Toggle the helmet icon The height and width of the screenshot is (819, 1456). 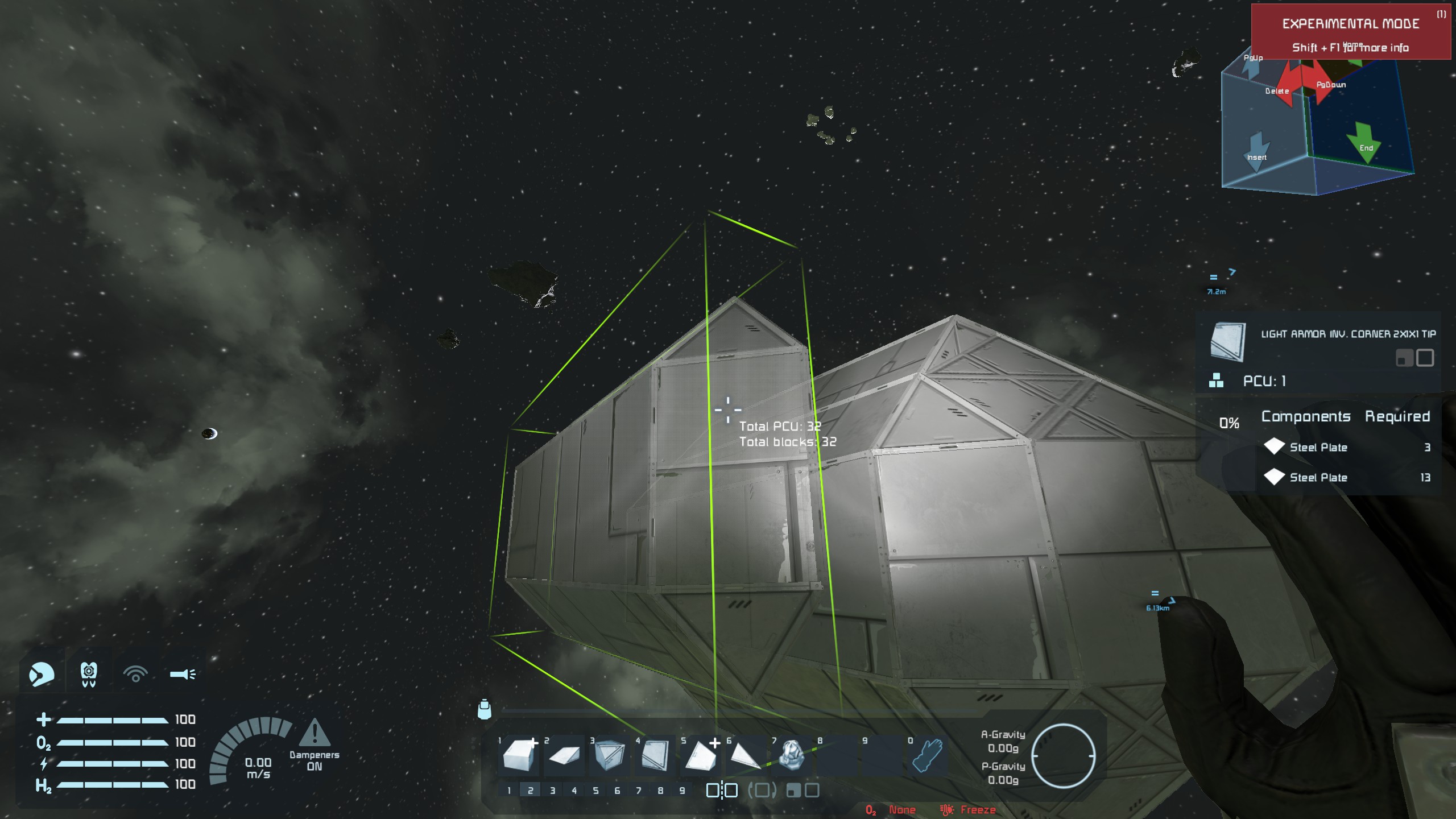click(x=42, y=674)
